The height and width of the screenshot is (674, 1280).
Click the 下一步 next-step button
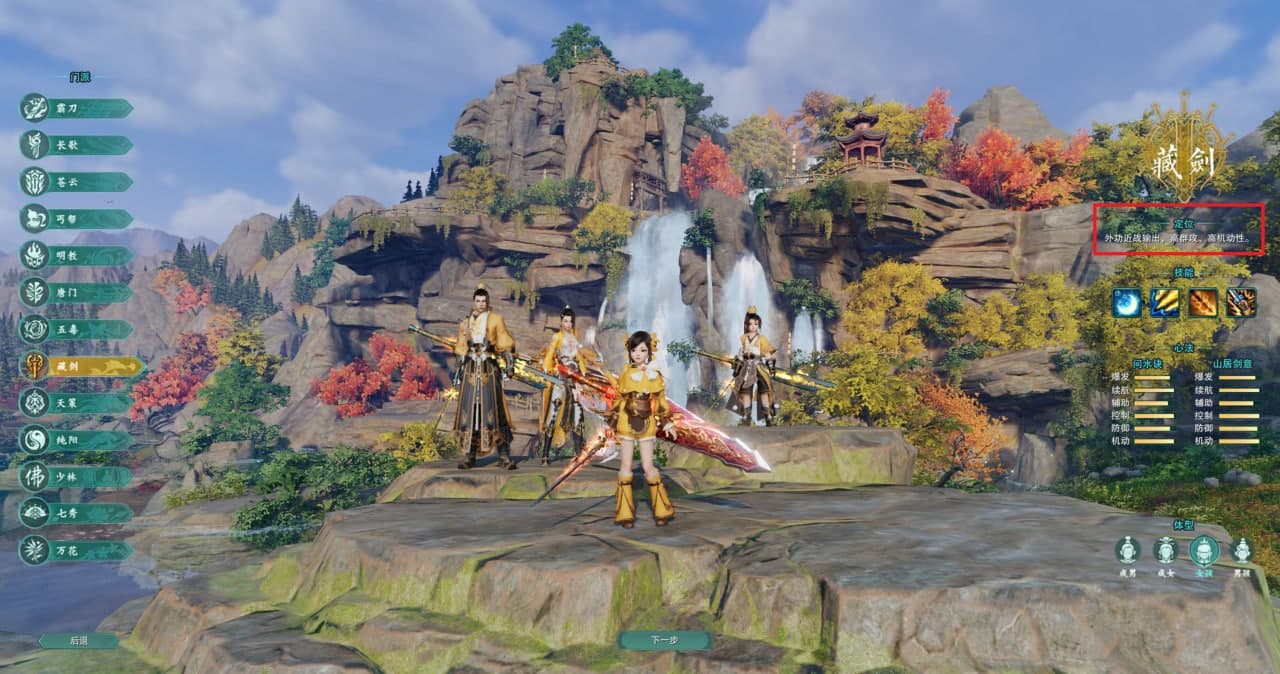[664, 640]
